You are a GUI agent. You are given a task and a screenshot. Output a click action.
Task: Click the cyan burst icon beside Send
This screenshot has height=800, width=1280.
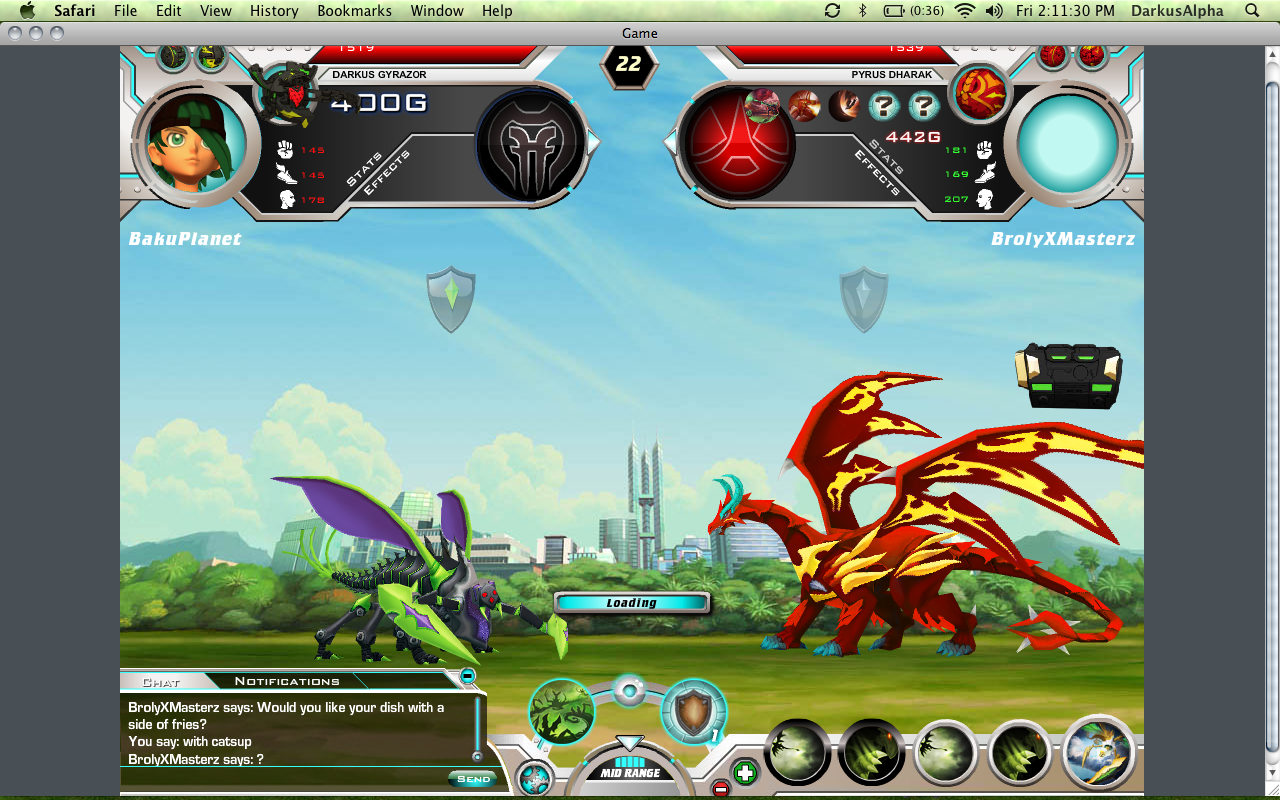pos(535,778)
